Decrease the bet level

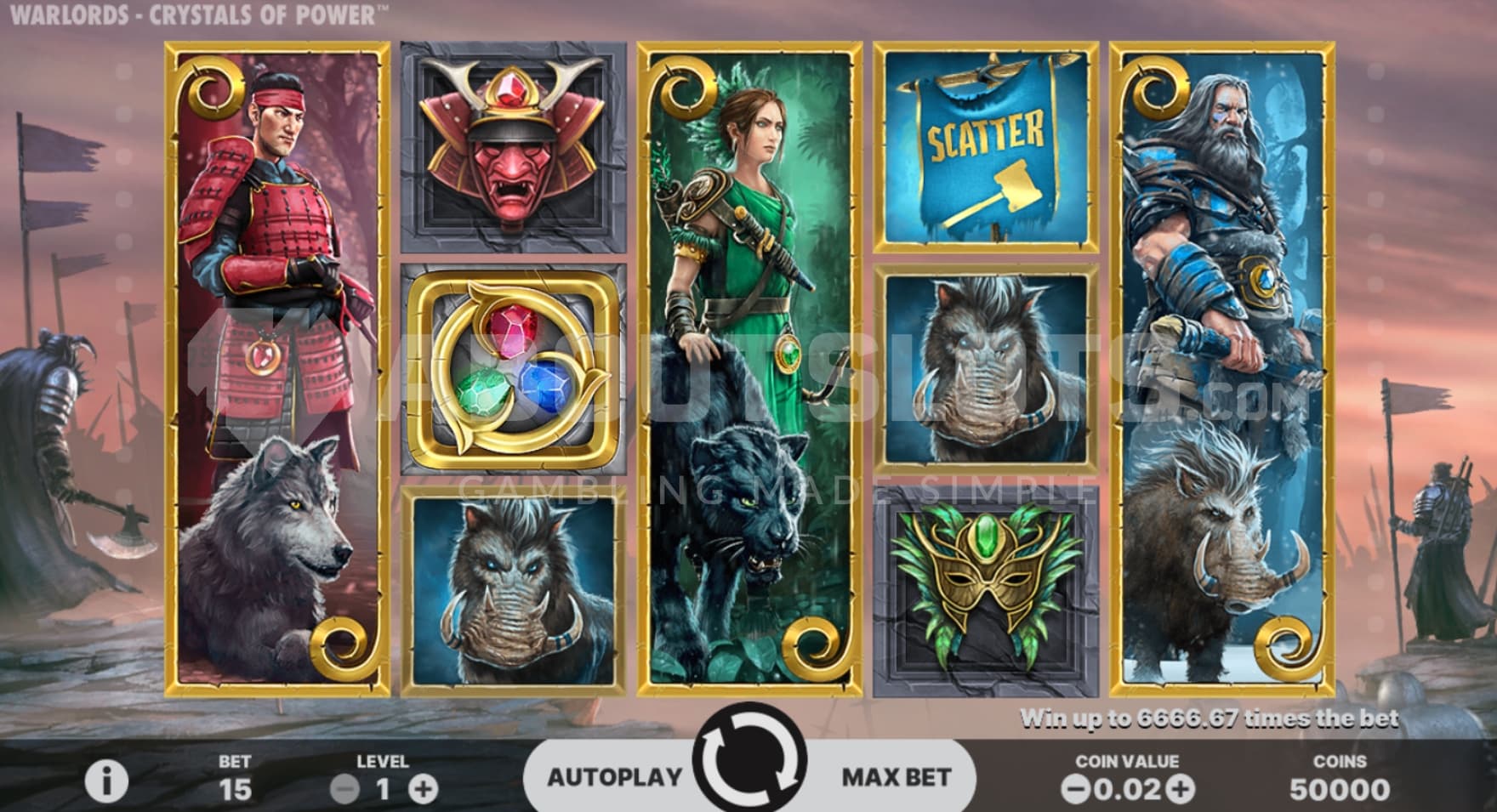344,789
